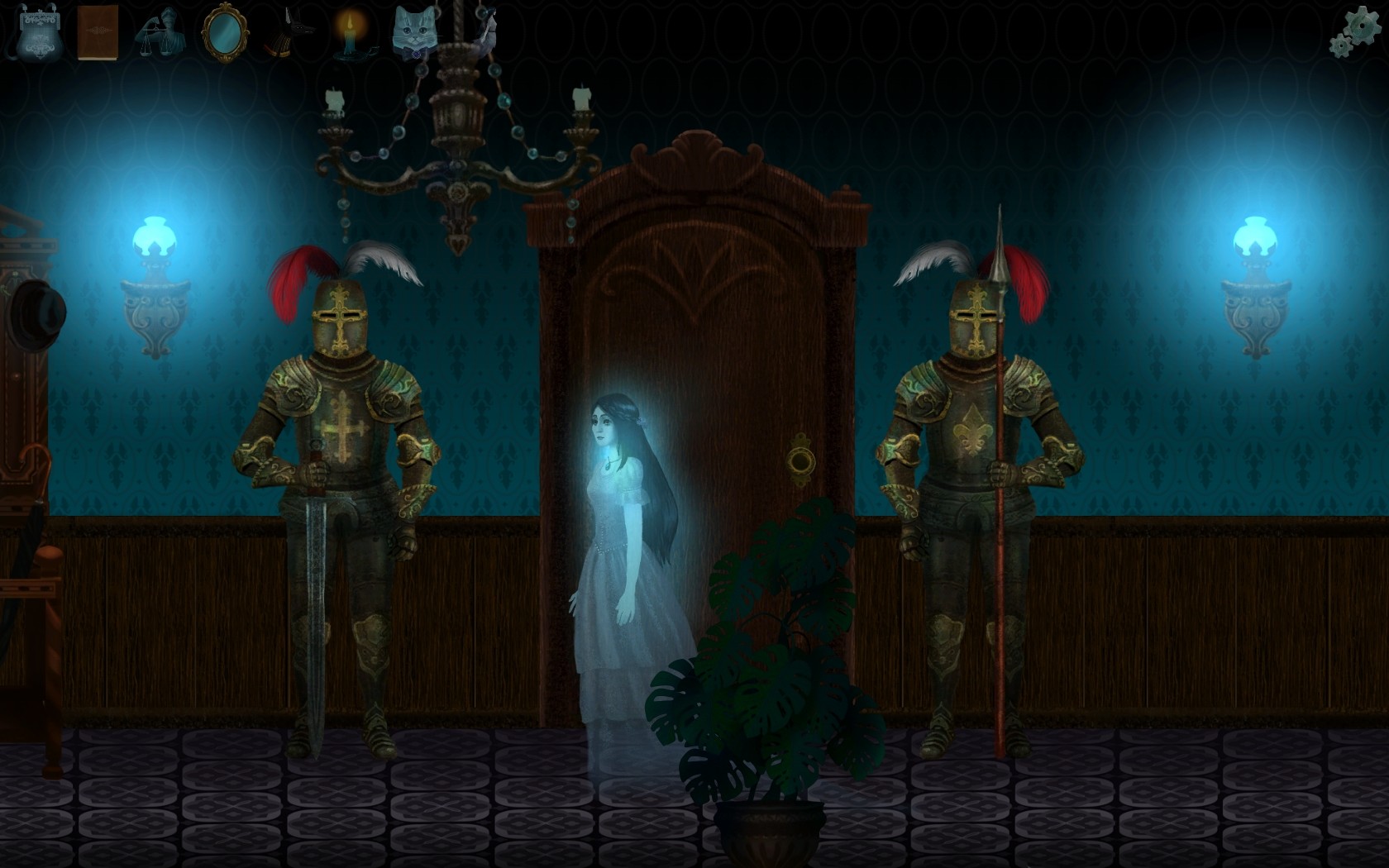Select the Lady Justice scales icon
Viewport: 1389px width, 868px height.
pos(160,33)
